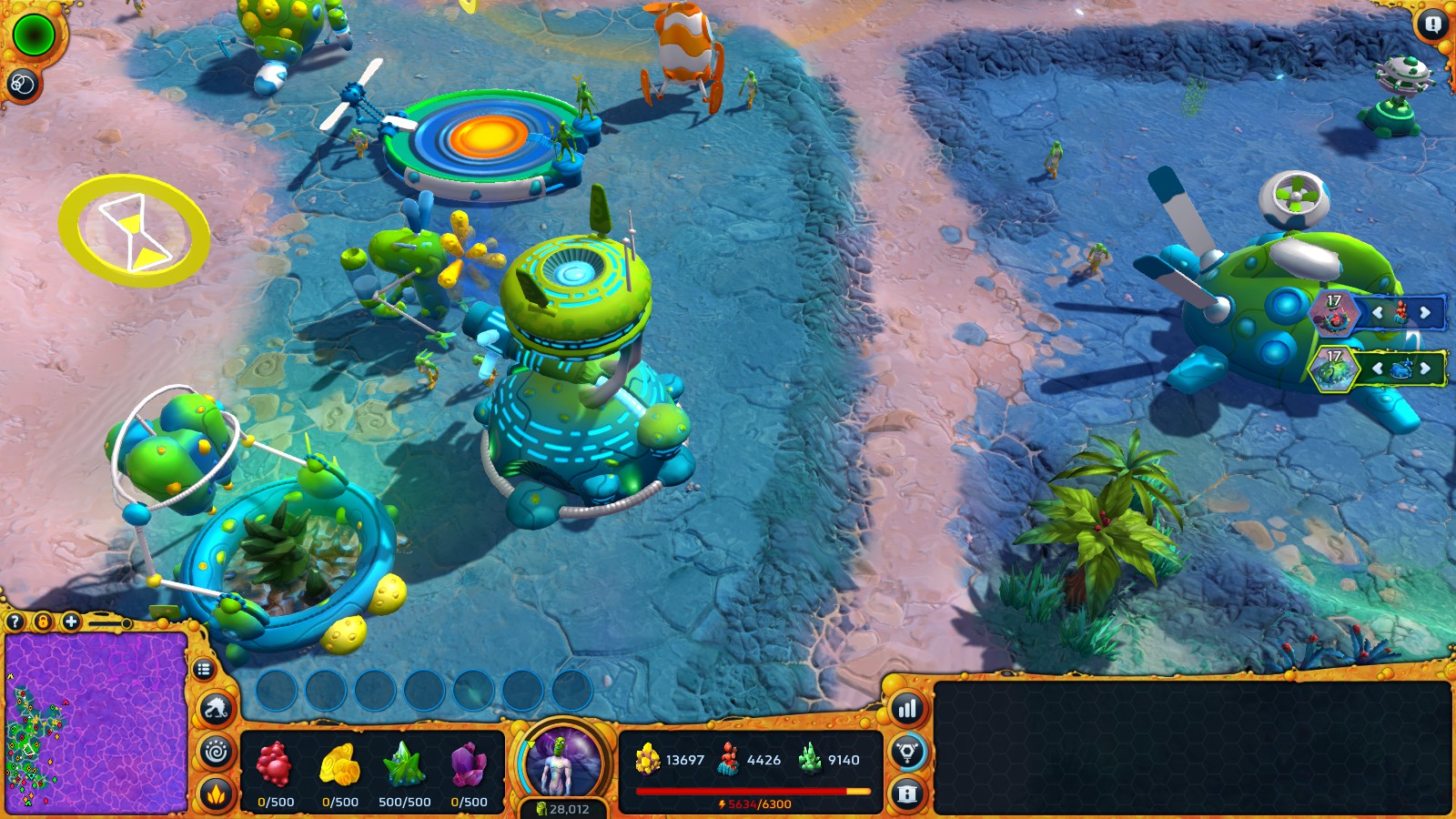
Task: Click the hexagon drone button
Action: pos(907,752)
